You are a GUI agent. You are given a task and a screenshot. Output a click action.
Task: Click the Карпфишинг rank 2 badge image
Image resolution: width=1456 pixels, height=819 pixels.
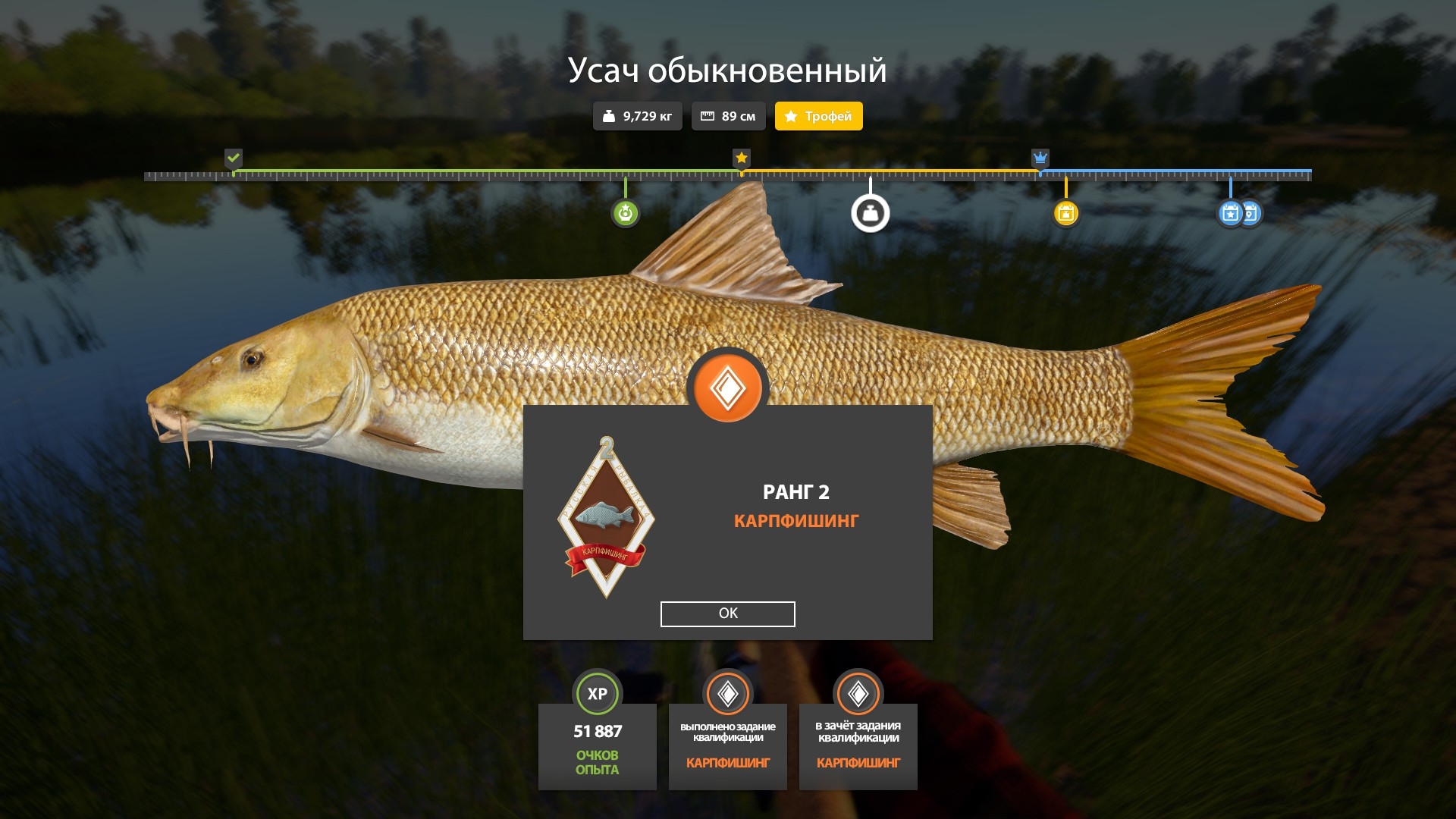click(606, 519)
